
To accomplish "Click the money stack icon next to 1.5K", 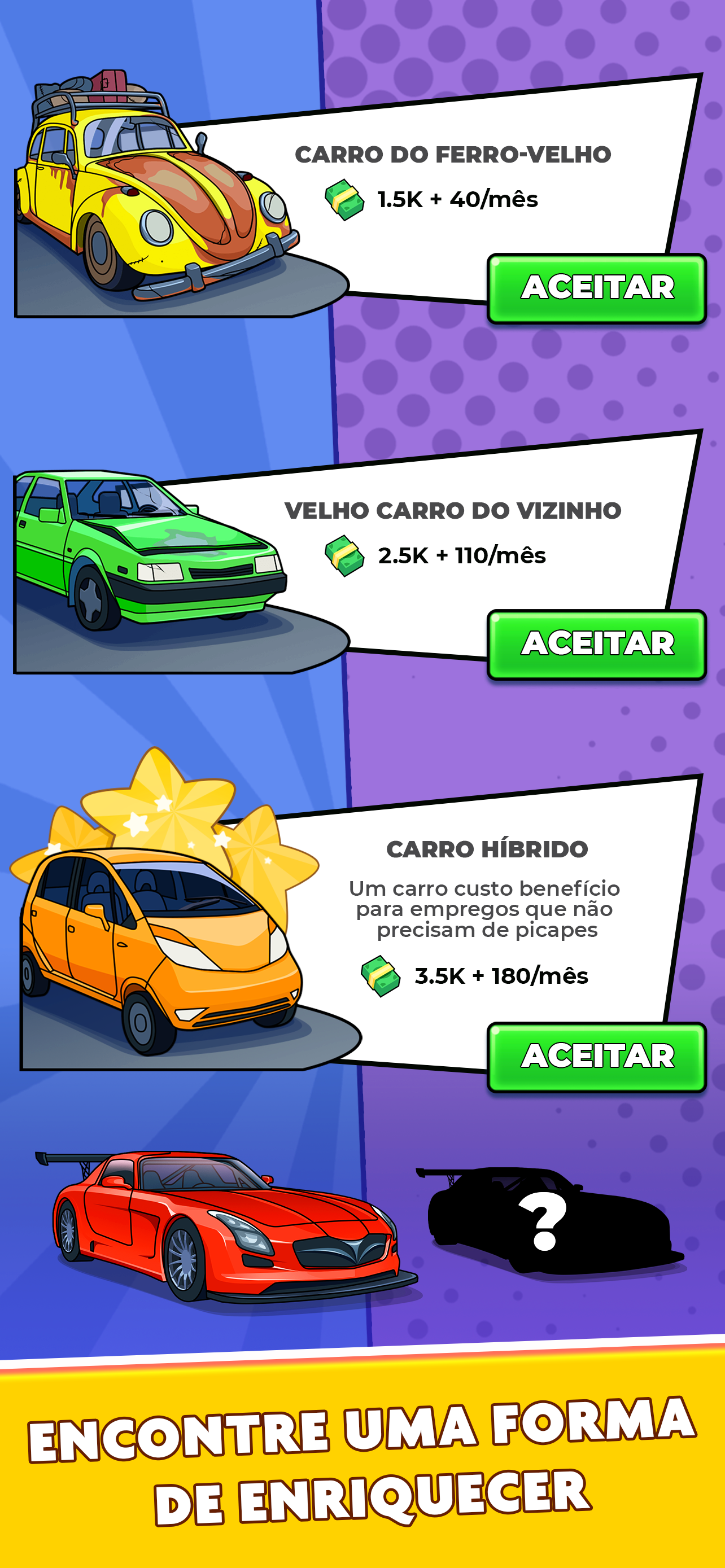I will coord(345,196).
